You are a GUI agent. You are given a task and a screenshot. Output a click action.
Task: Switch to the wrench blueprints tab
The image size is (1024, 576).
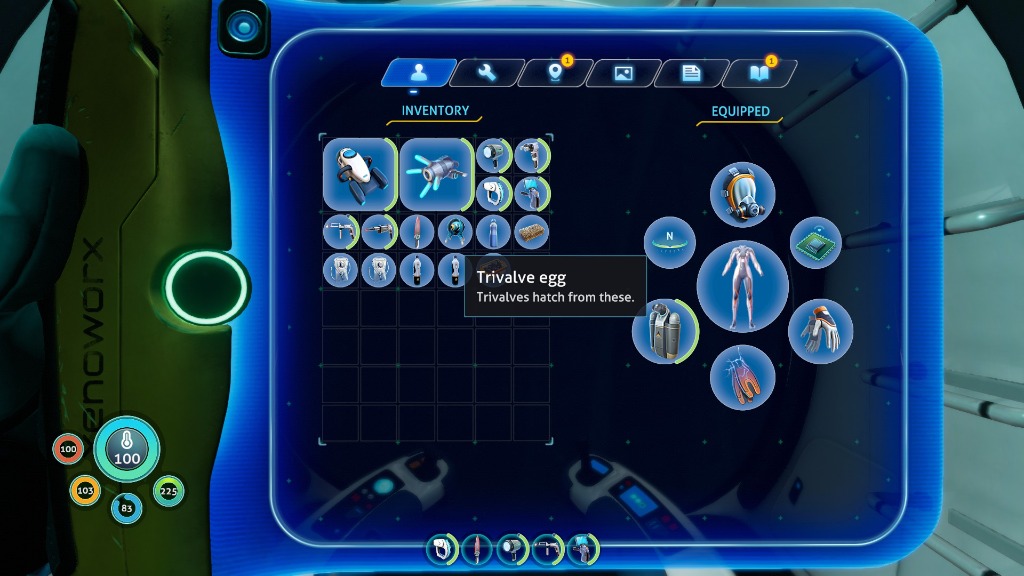tap(486, 73)
